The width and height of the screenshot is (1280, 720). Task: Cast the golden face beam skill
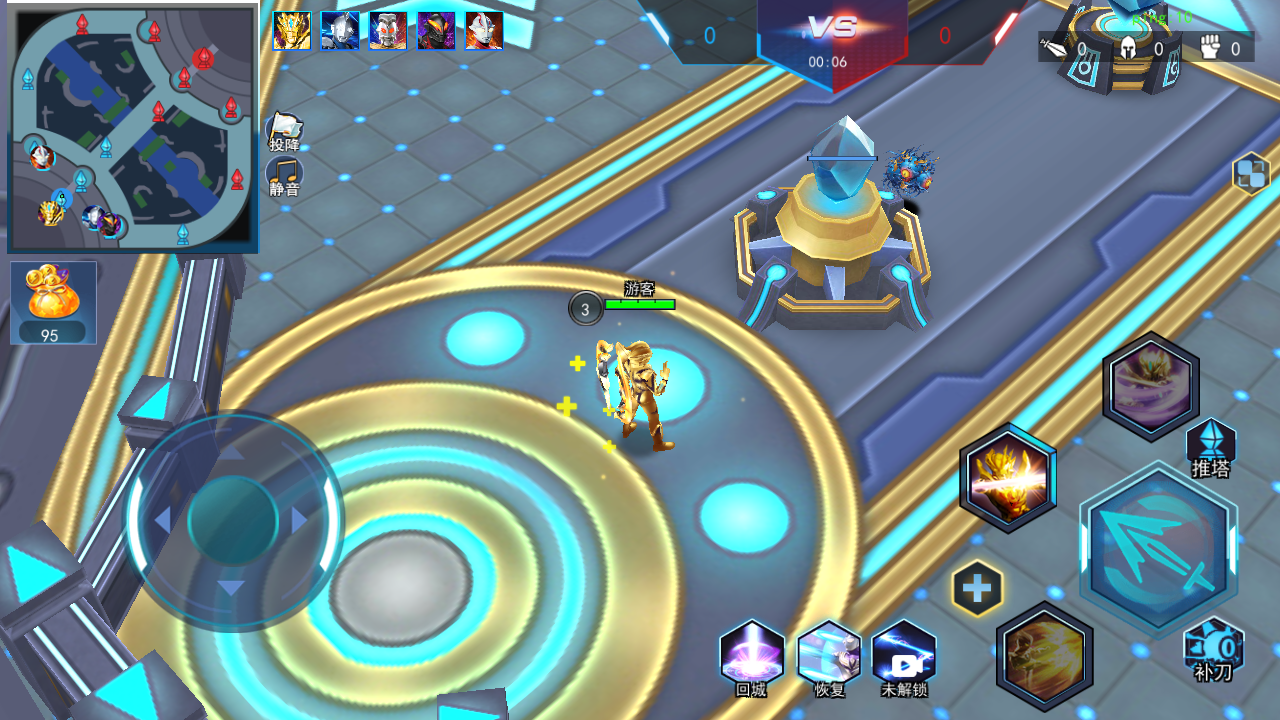click(1008, 477)
